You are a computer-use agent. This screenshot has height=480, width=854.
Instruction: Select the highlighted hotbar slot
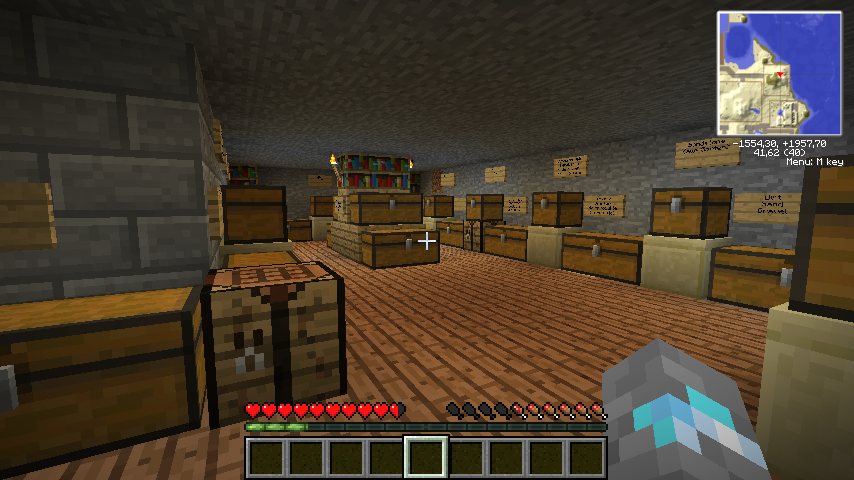click(x=426, y=458)
